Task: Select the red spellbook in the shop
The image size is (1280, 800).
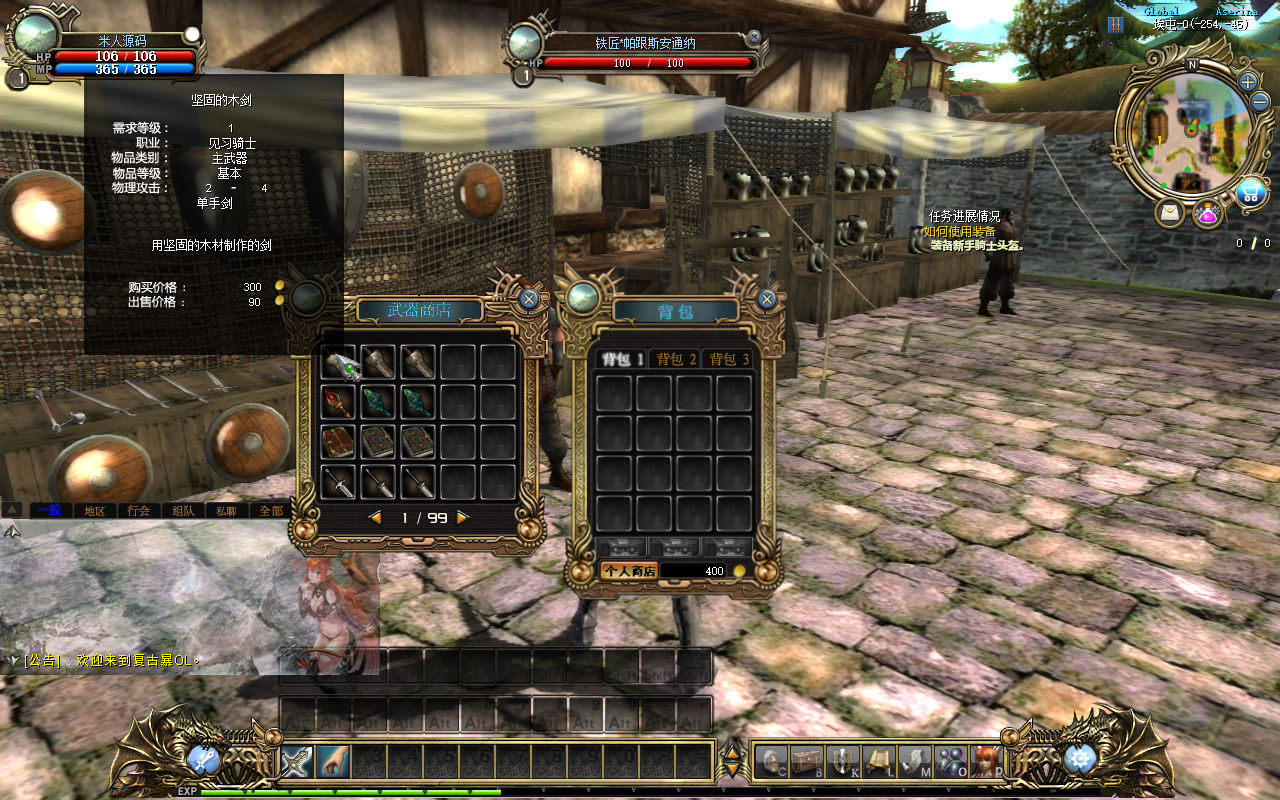Action: (x=338, y=442)
